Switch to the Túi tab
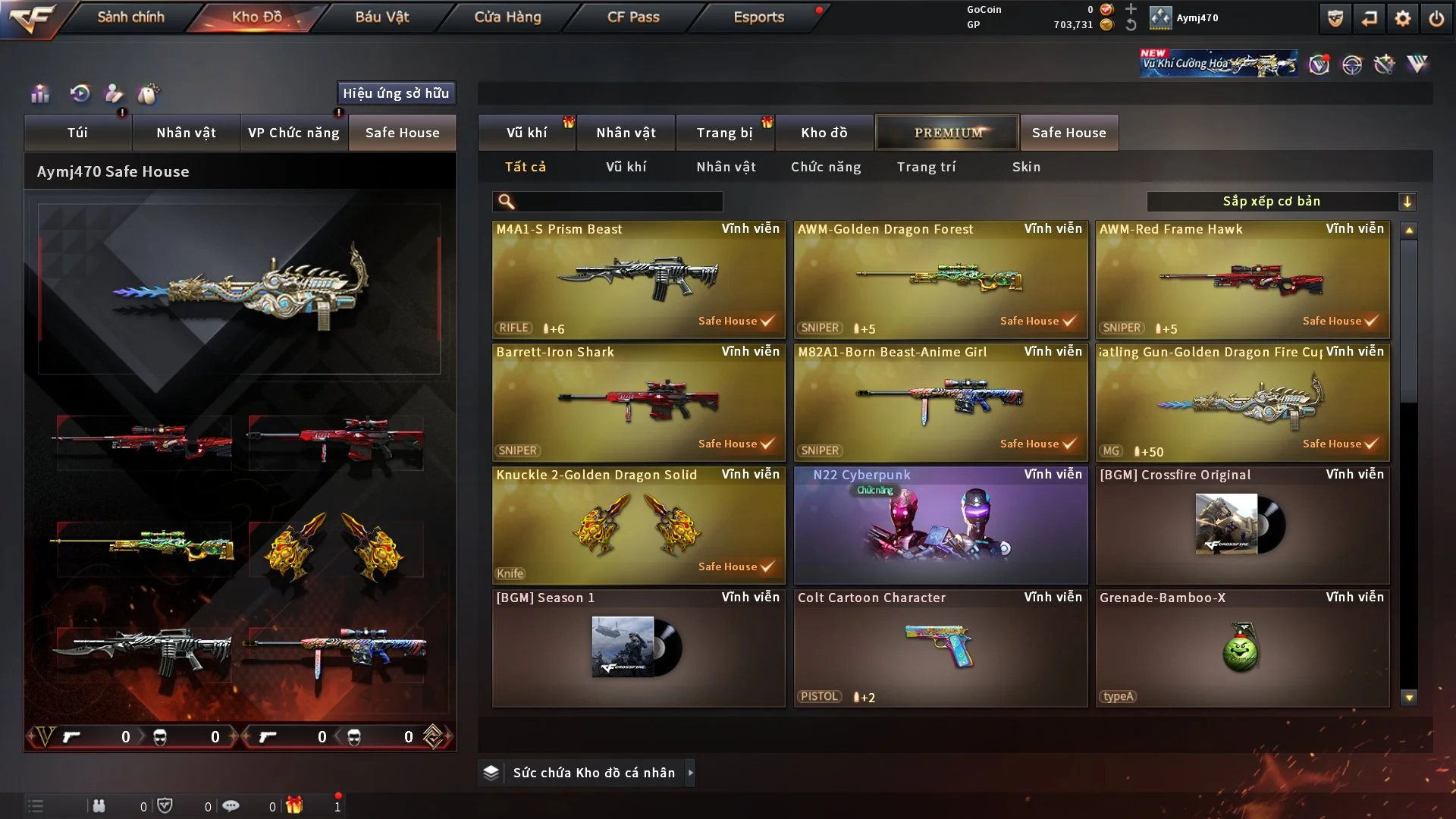The height and width of the screenshot is (819, 1456). (77, 133)
